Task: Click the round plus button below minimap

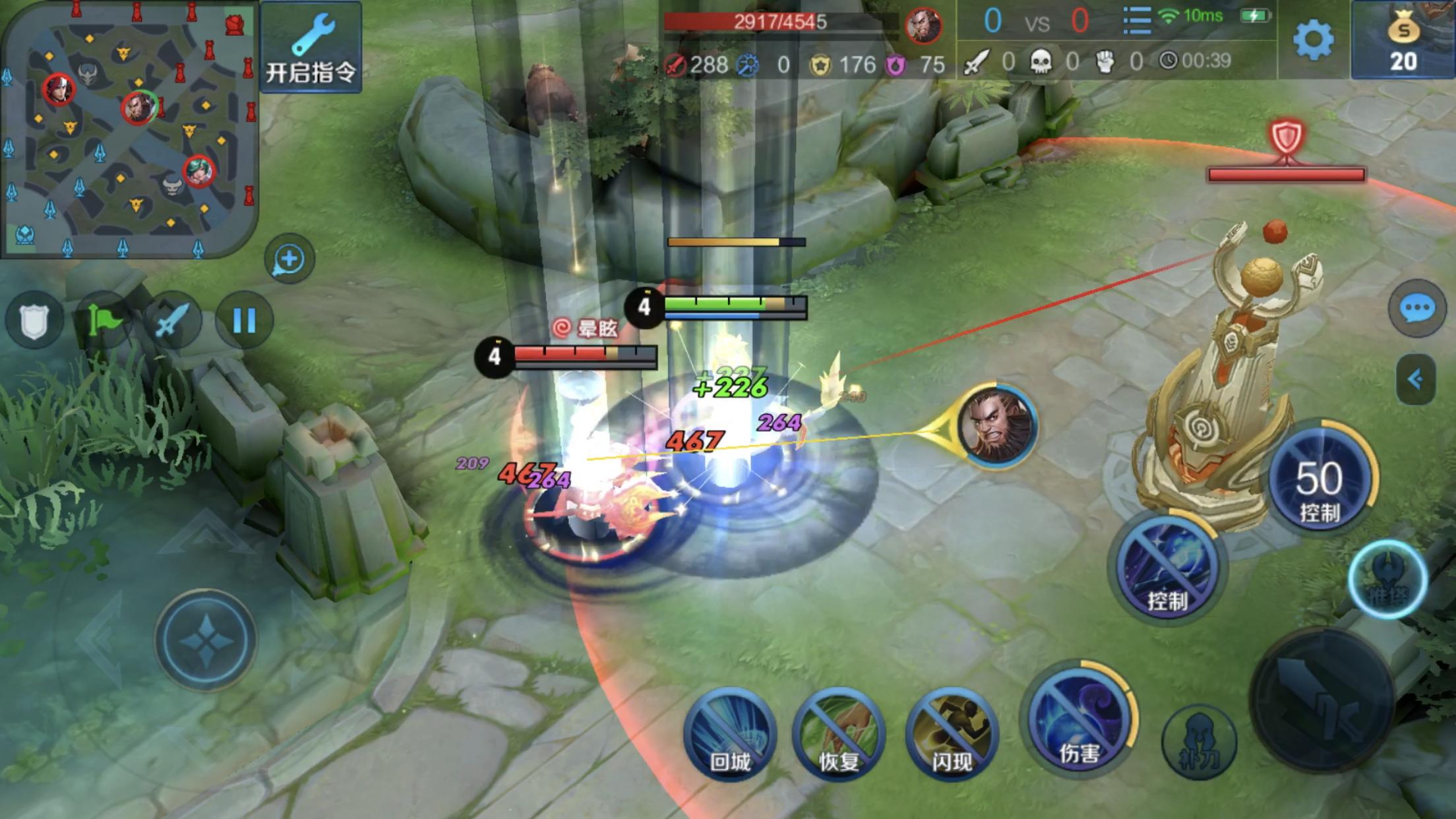Action: coord(289,259)
